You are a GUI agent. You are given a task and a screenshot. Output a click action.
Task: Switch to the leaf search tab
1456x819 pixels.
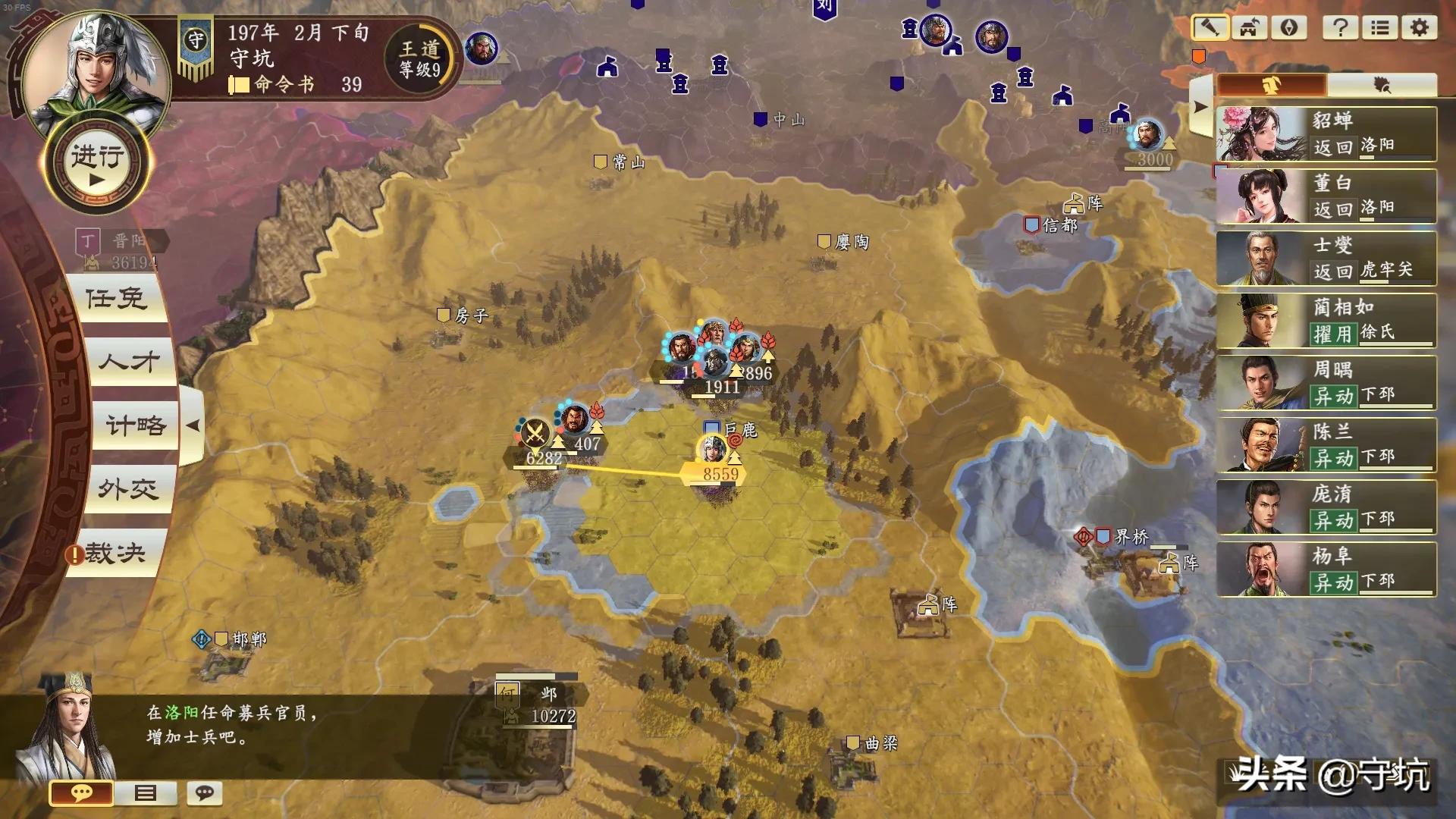click(1382, 85)
